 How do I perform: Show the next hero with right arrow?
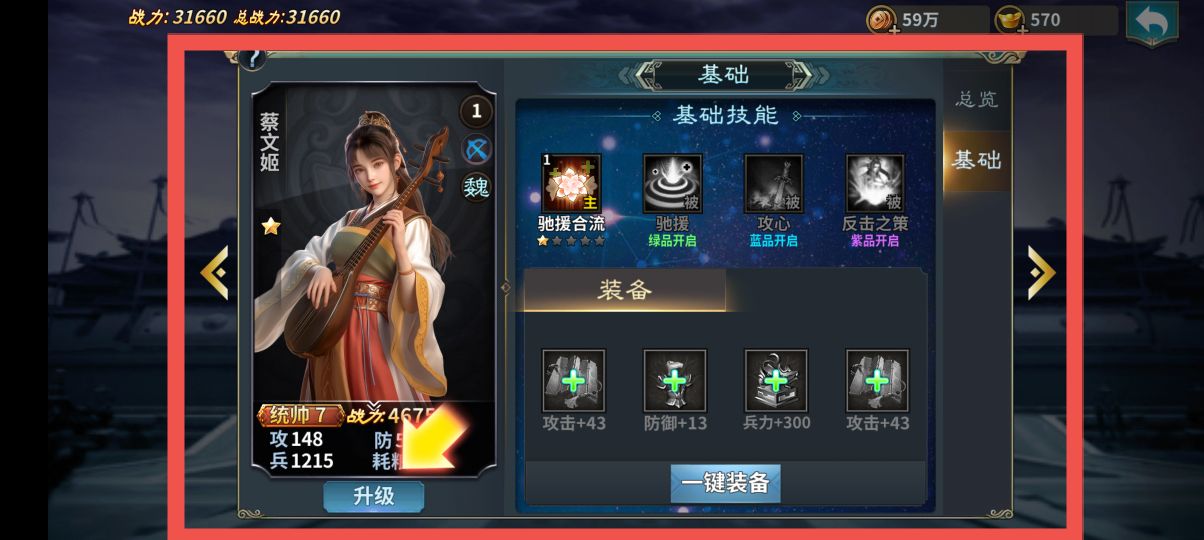coord(1041,272)
